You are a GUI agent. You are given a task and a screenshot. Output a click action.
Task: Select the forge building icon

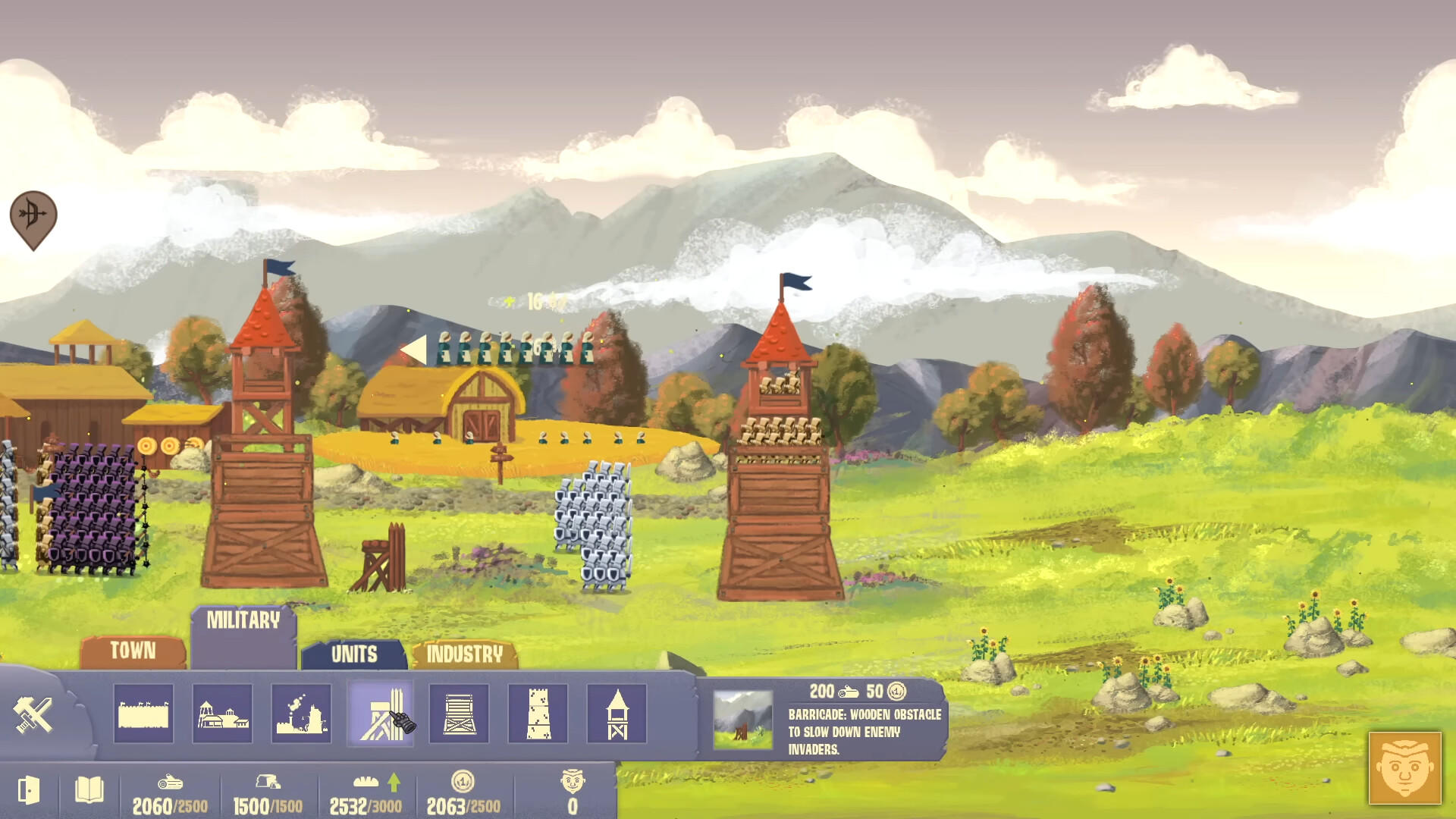(x=301, y=714)
